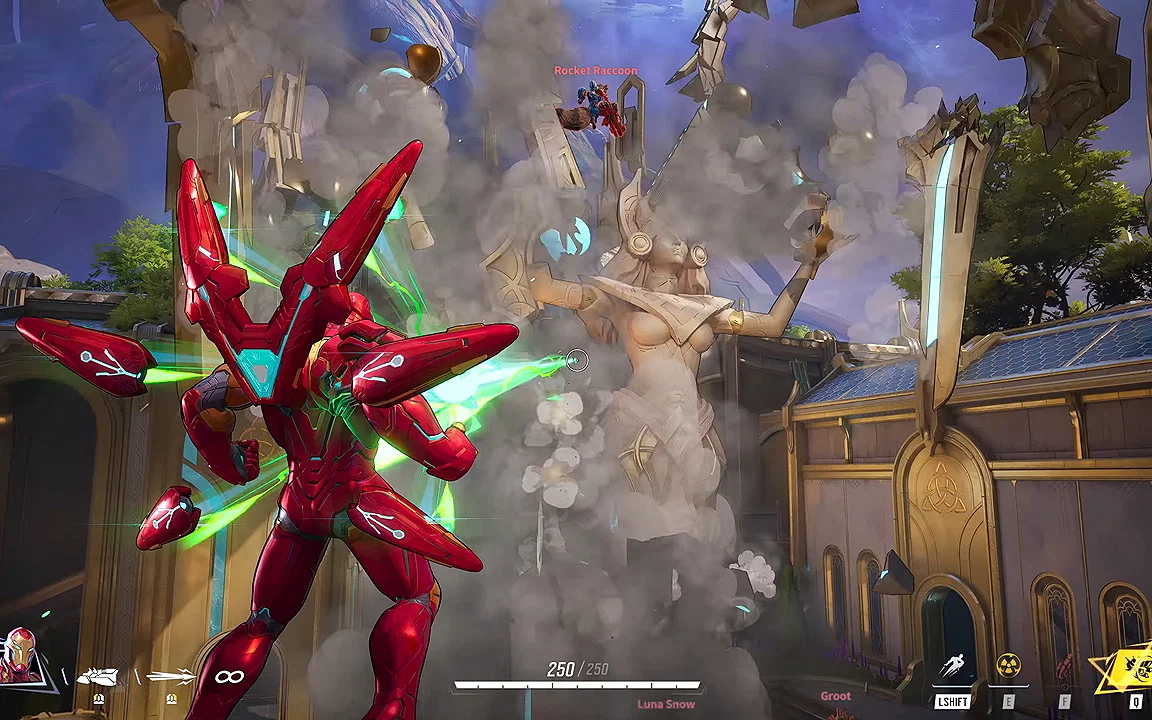1152x720 pixels.
Task: Activate the yellow radiation symbol ability
Action: pos(1008,666)
